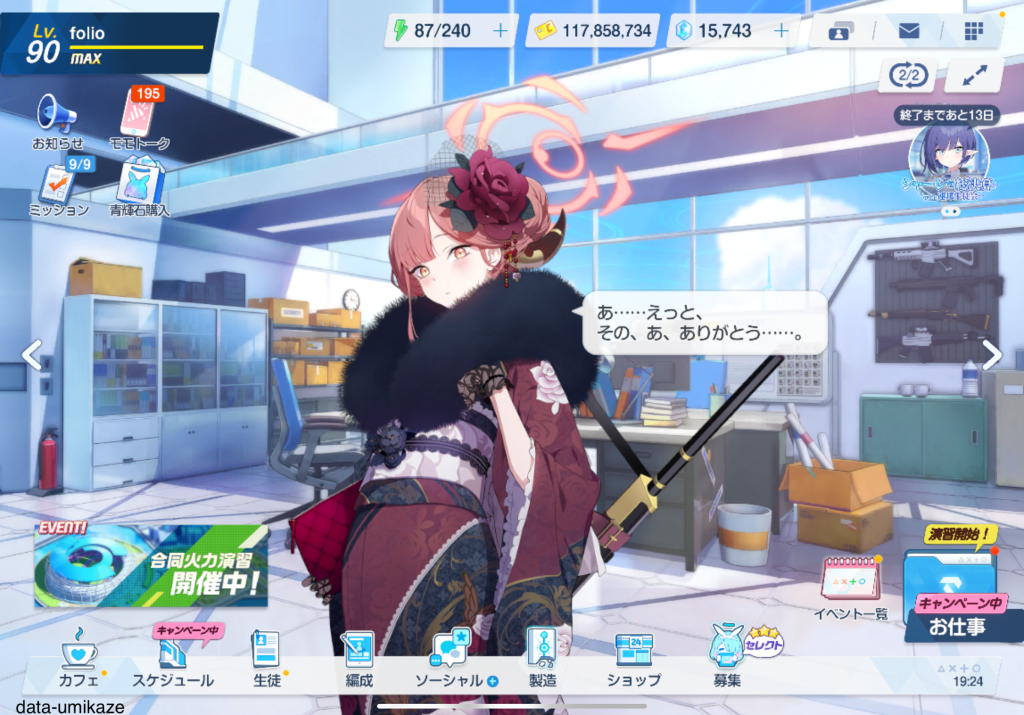Expand view with the diagonal arrows button
Viewport: 1024px width, 715px height.
point(973,76)
